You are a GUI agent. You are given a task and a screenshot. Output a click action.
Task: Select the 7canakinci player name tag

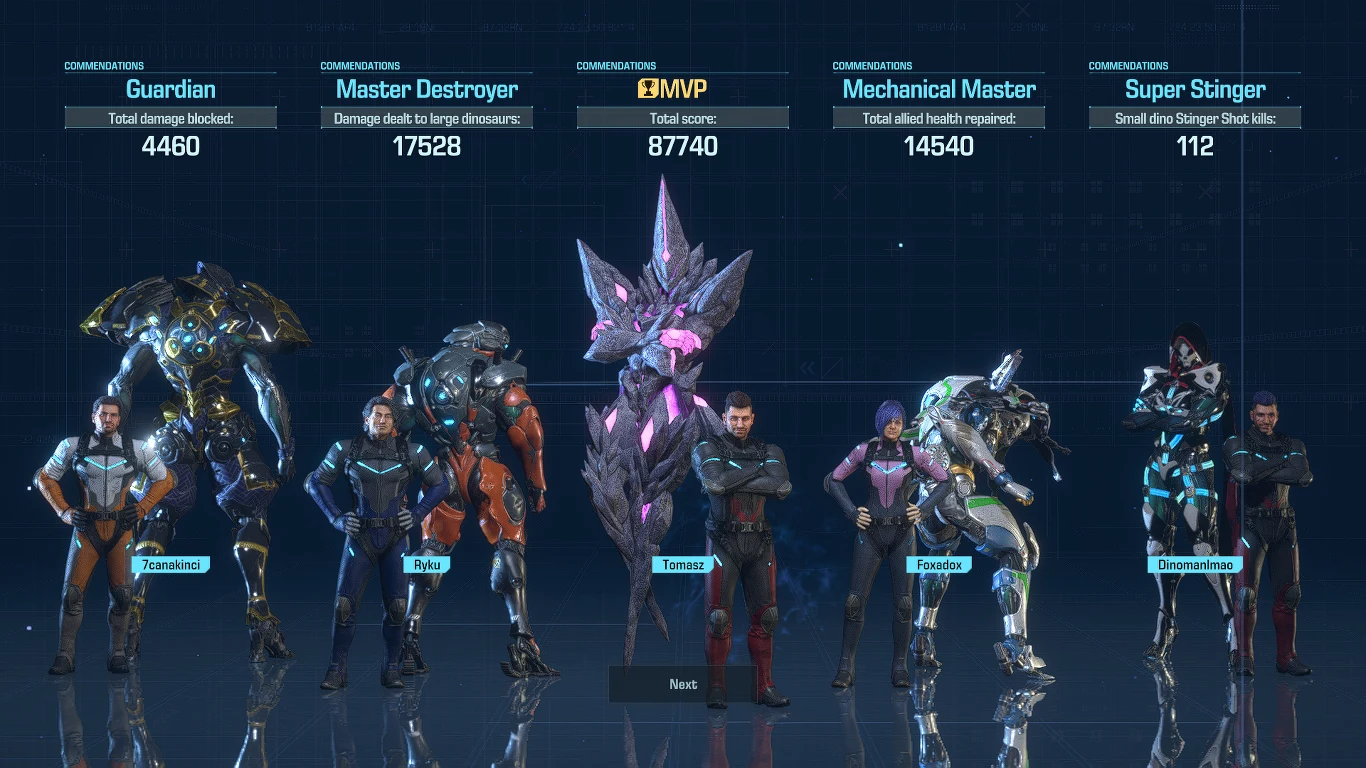coord(171,565)
